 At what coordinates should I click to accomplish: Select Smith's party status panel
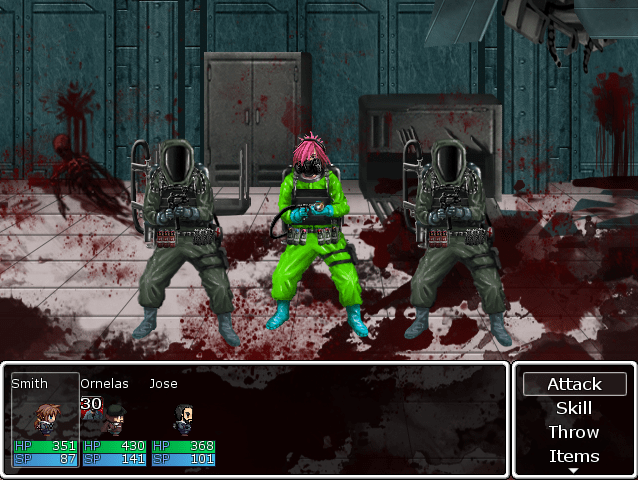45,420
